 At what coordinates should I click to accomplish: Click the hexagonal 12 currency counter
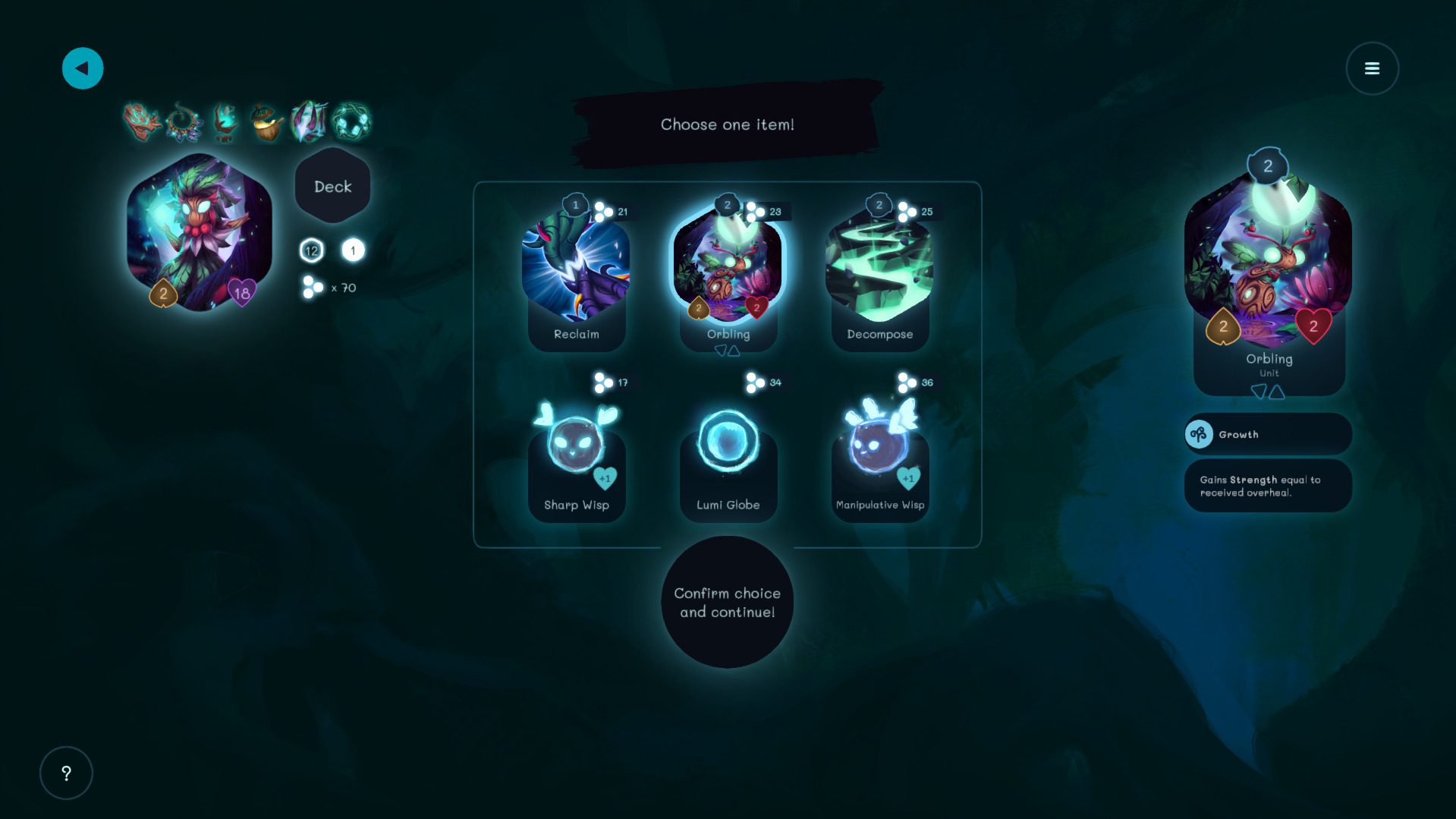click(311, 250)
